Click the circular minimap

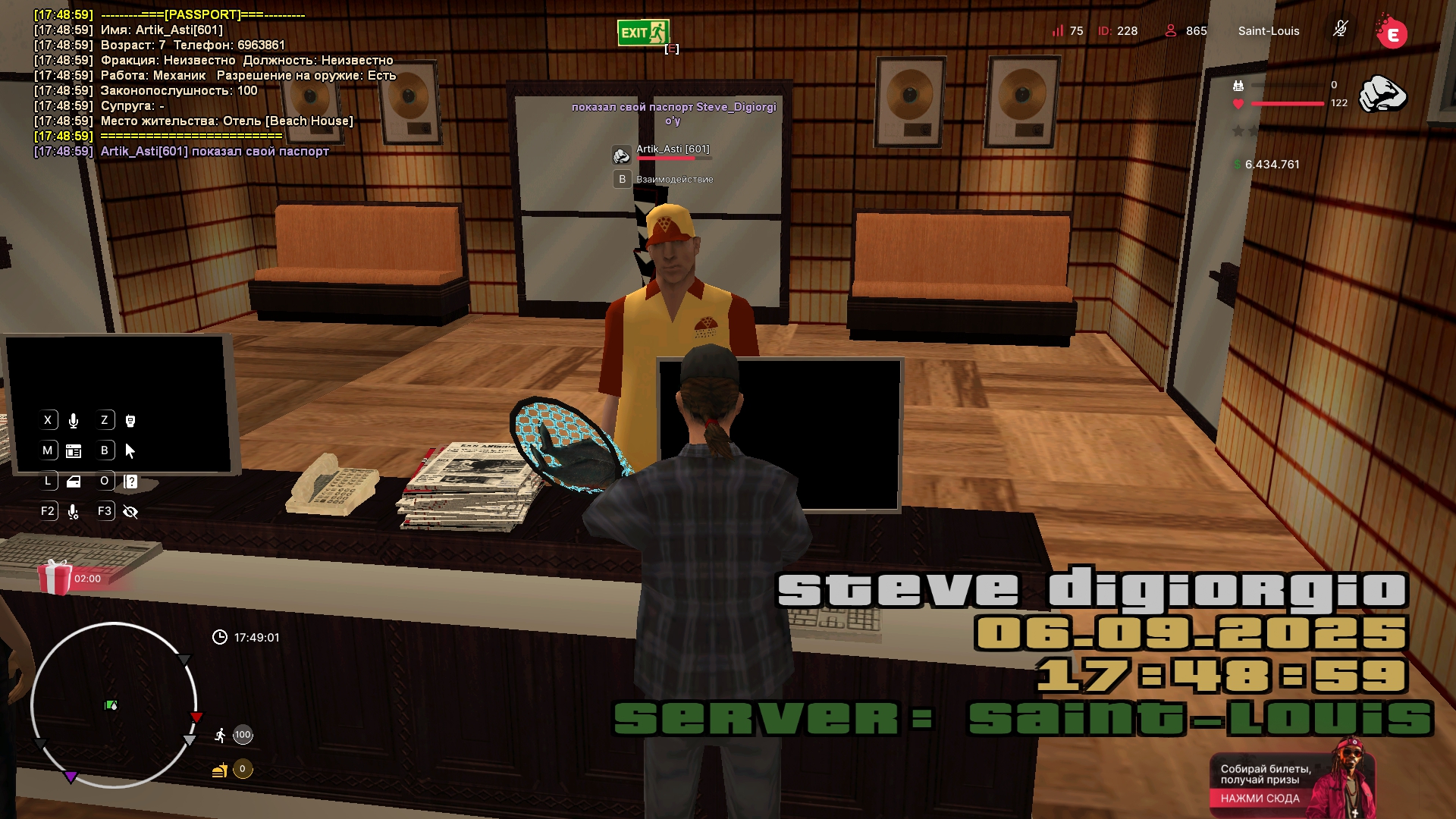pyautogui.click(x=114, y=705)
